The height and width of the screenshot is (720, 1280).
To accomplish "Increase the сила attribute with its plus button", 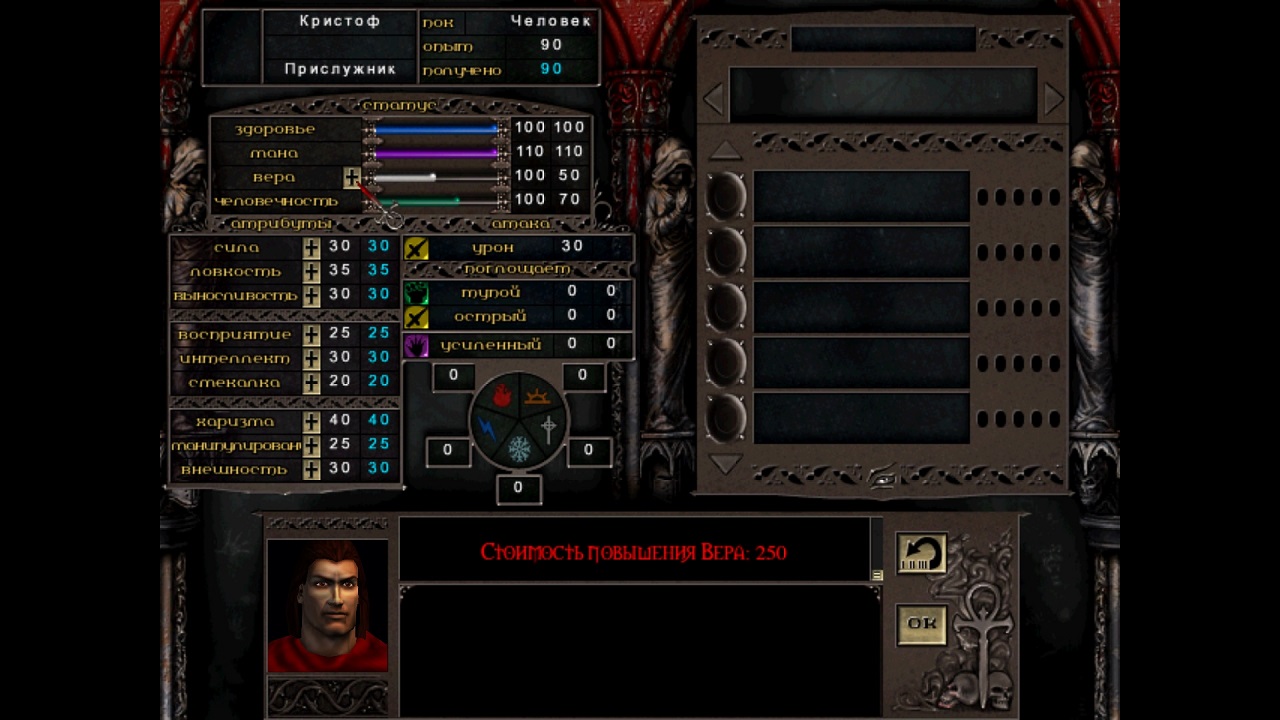I will click(x=312, y=247).
